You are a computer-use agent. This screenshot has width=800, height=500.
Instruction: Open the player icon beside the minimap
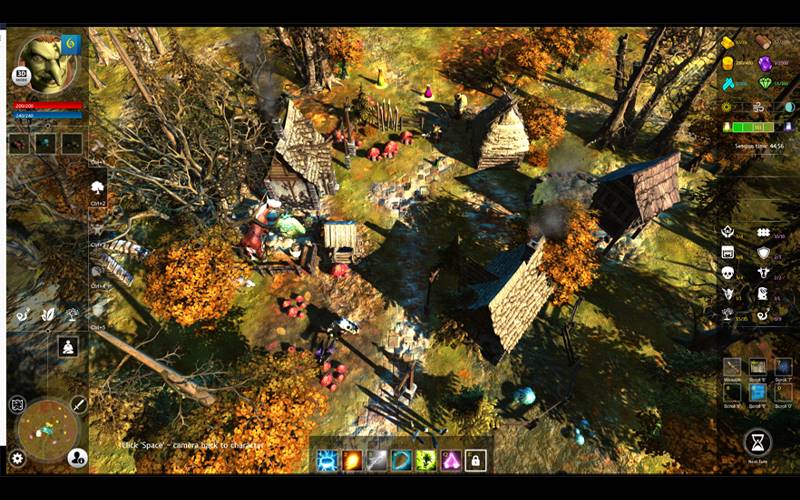77,458
